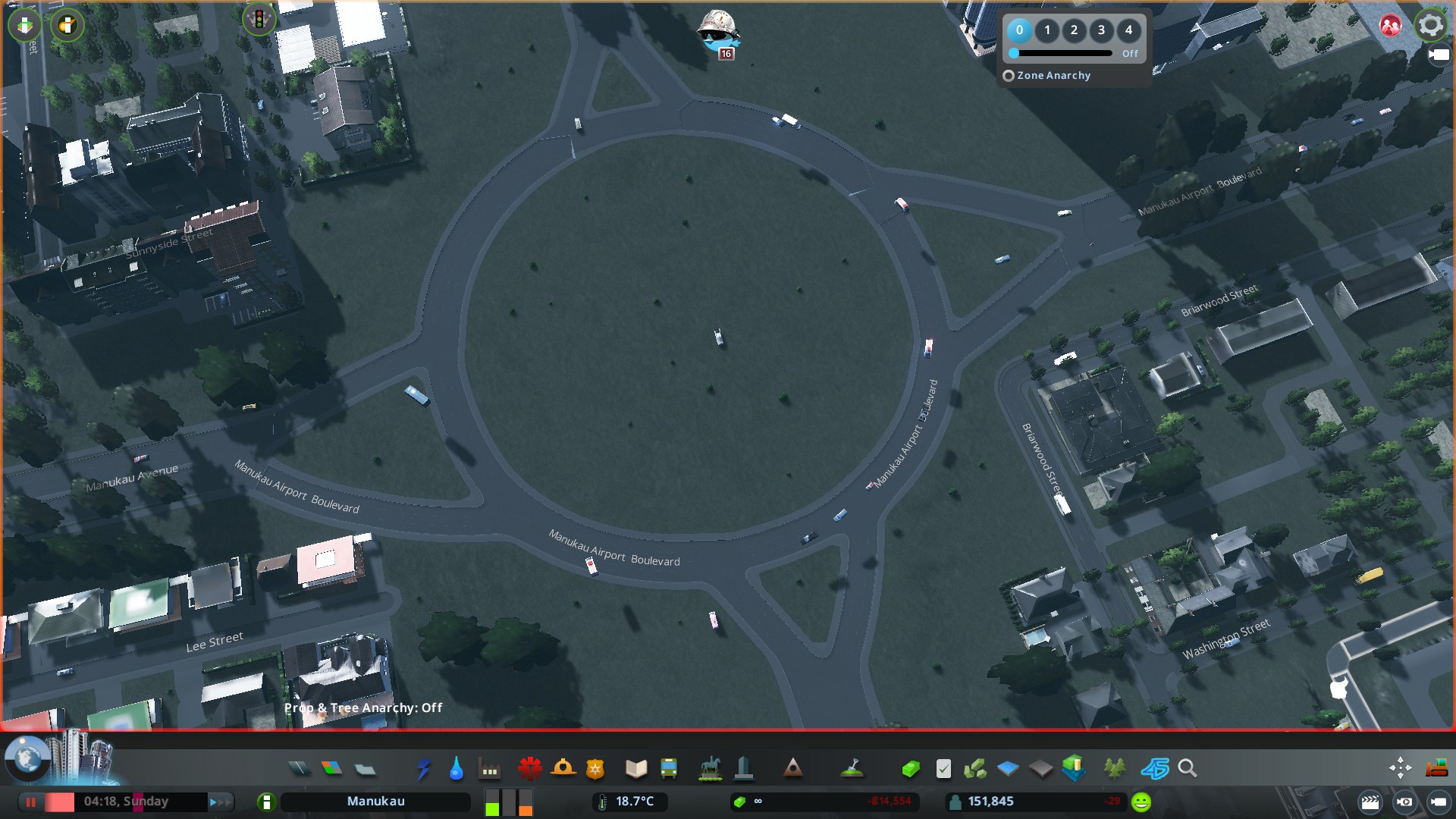Open the green city info button
Viewport: 1456px width, 819px height.
[266, 802]
